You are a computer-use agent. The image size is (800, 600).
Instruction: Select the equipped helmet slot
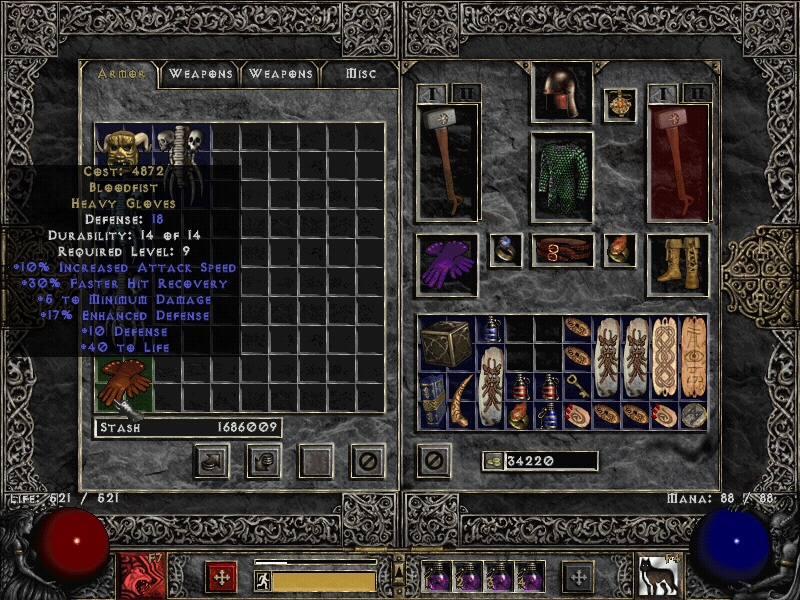tap(561, 93)
